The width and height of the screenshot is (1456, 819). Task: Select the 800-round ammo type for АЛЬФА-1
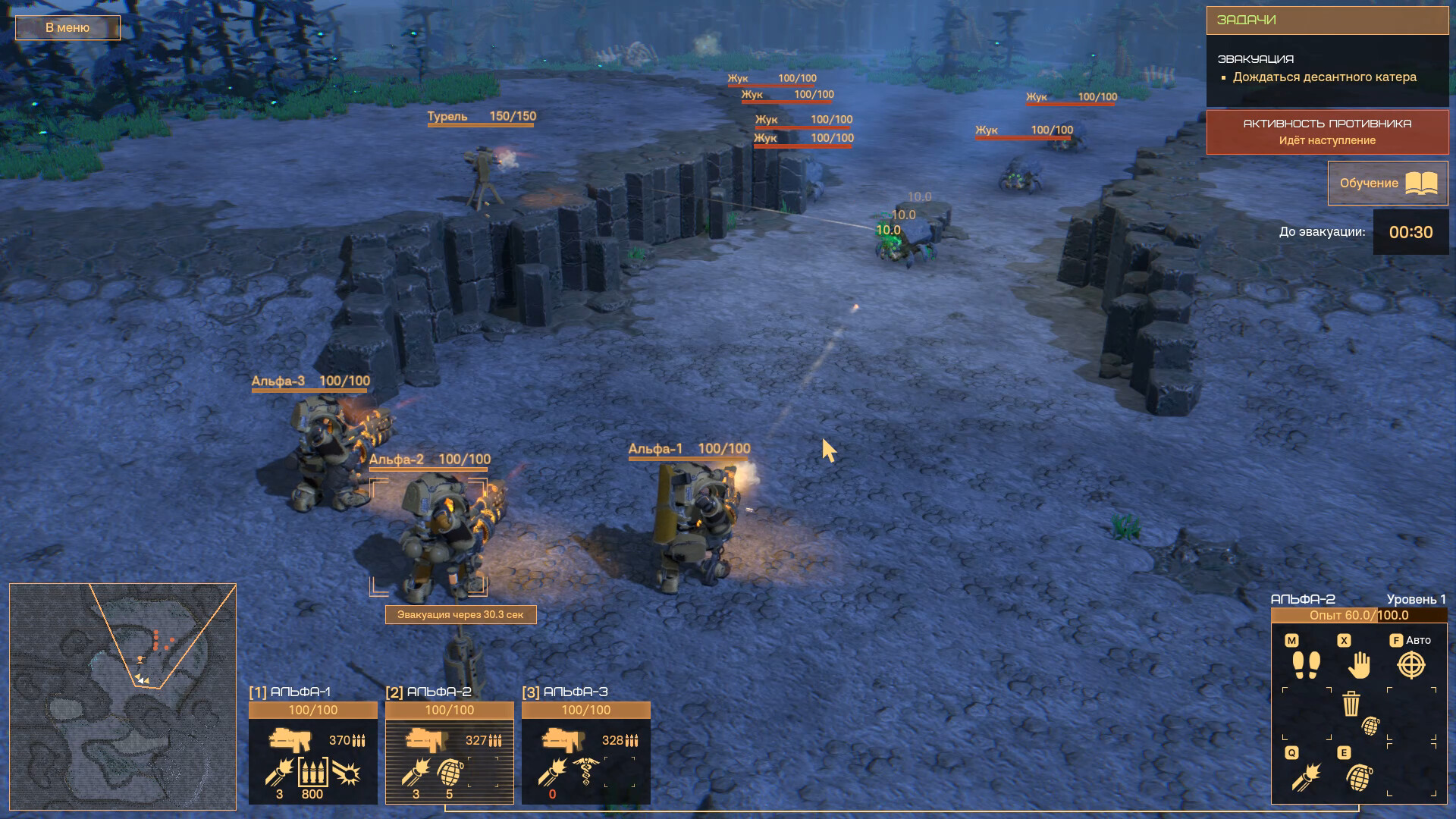coord(312,771)
